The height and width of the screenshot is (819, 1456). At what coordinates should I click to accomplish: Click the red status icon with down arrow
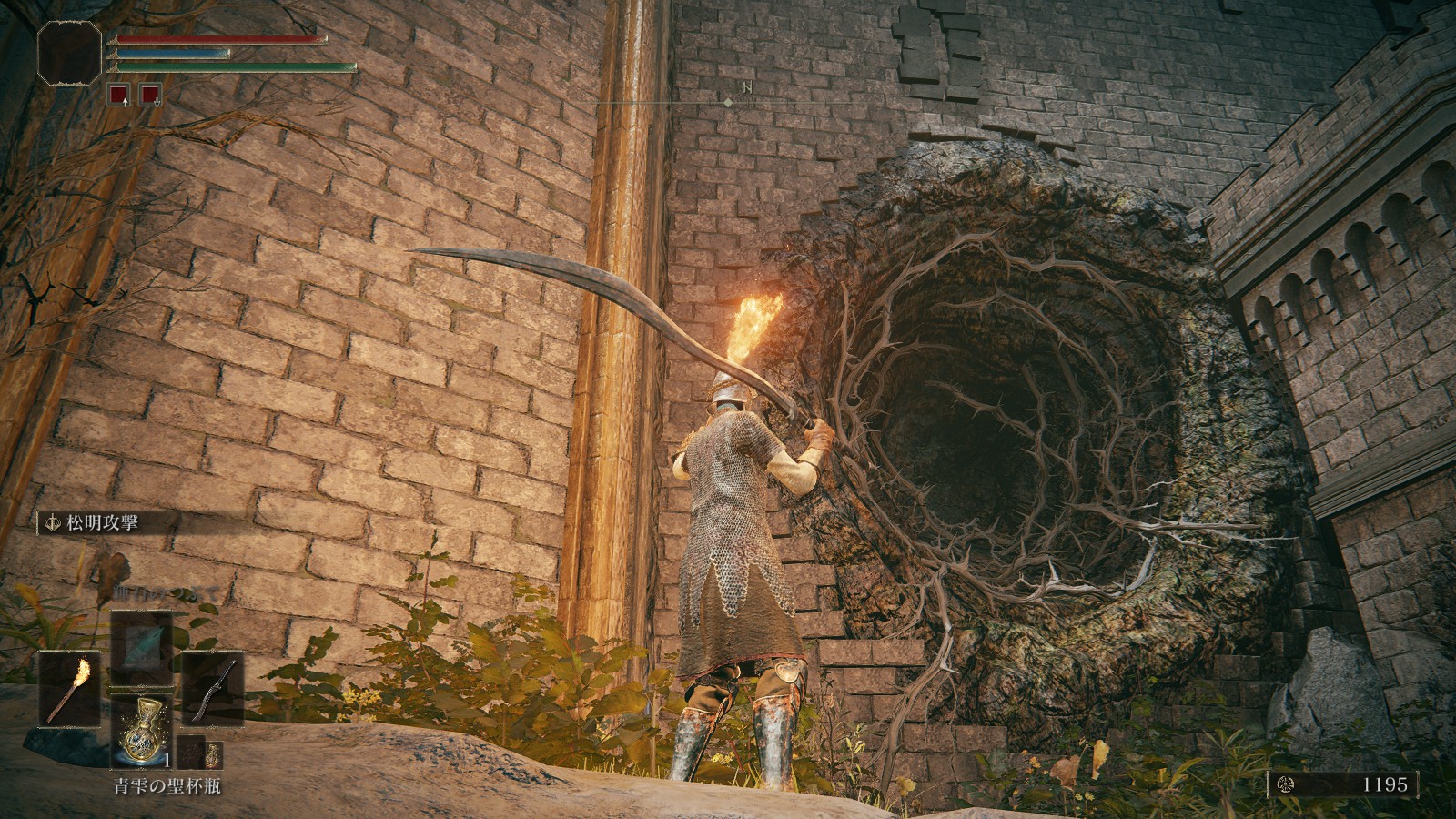(150, 93)
